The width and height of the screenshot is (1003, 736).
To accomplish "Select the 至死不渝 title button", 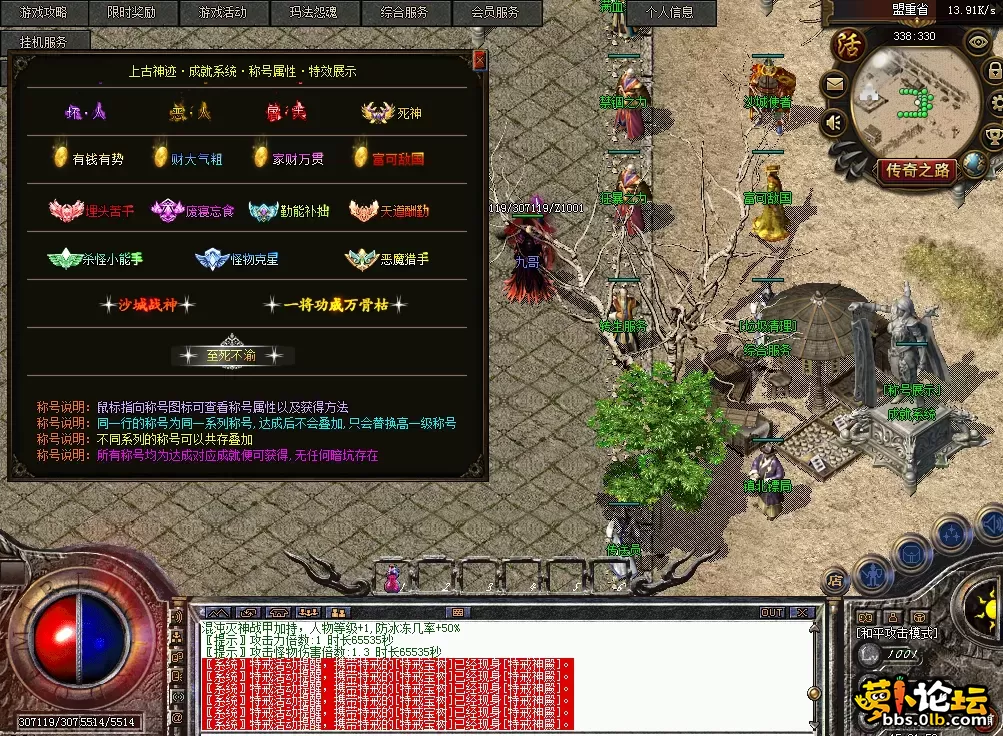I will [233, 355].
